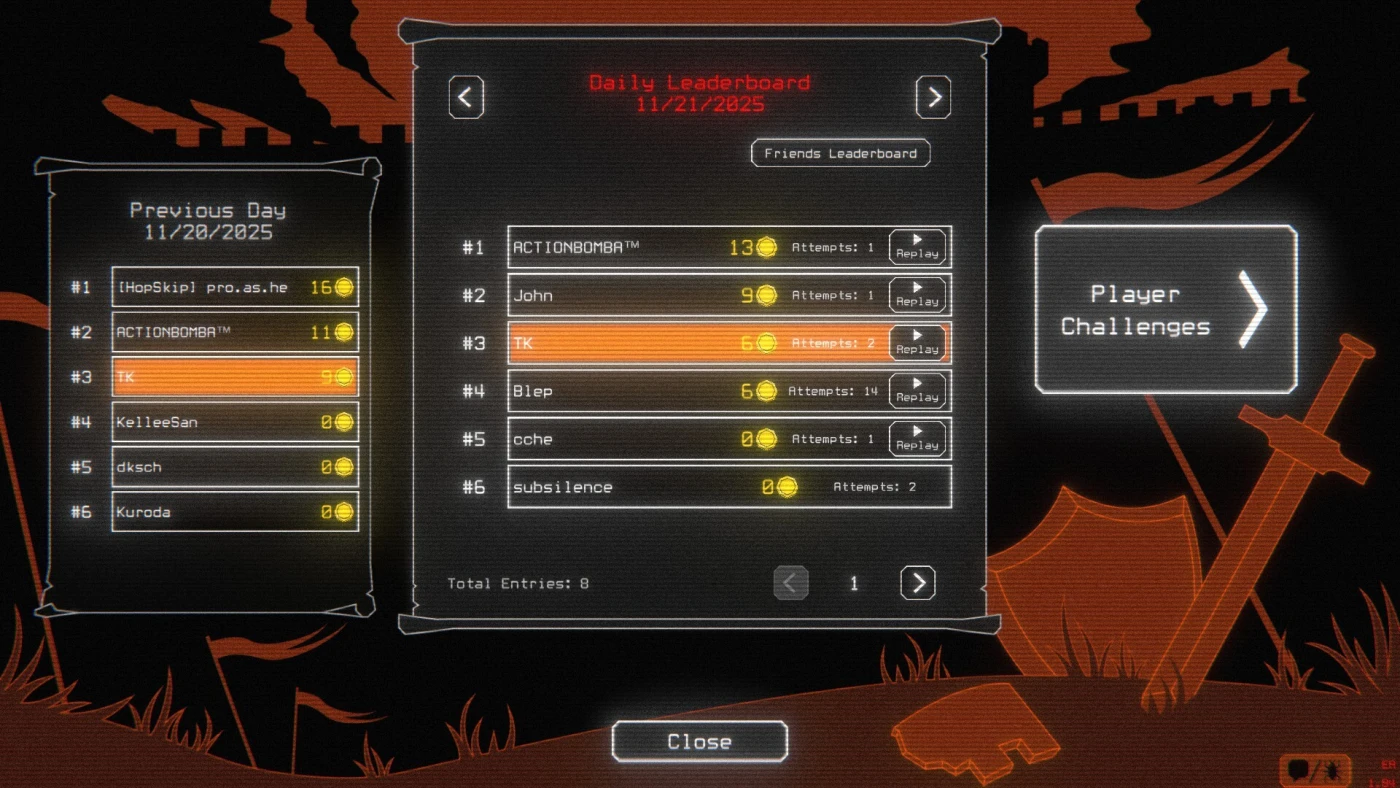1400x788 pixels.
Task: Watch ACTIONBOMBA's replay
Action: (x=917, y=247)
